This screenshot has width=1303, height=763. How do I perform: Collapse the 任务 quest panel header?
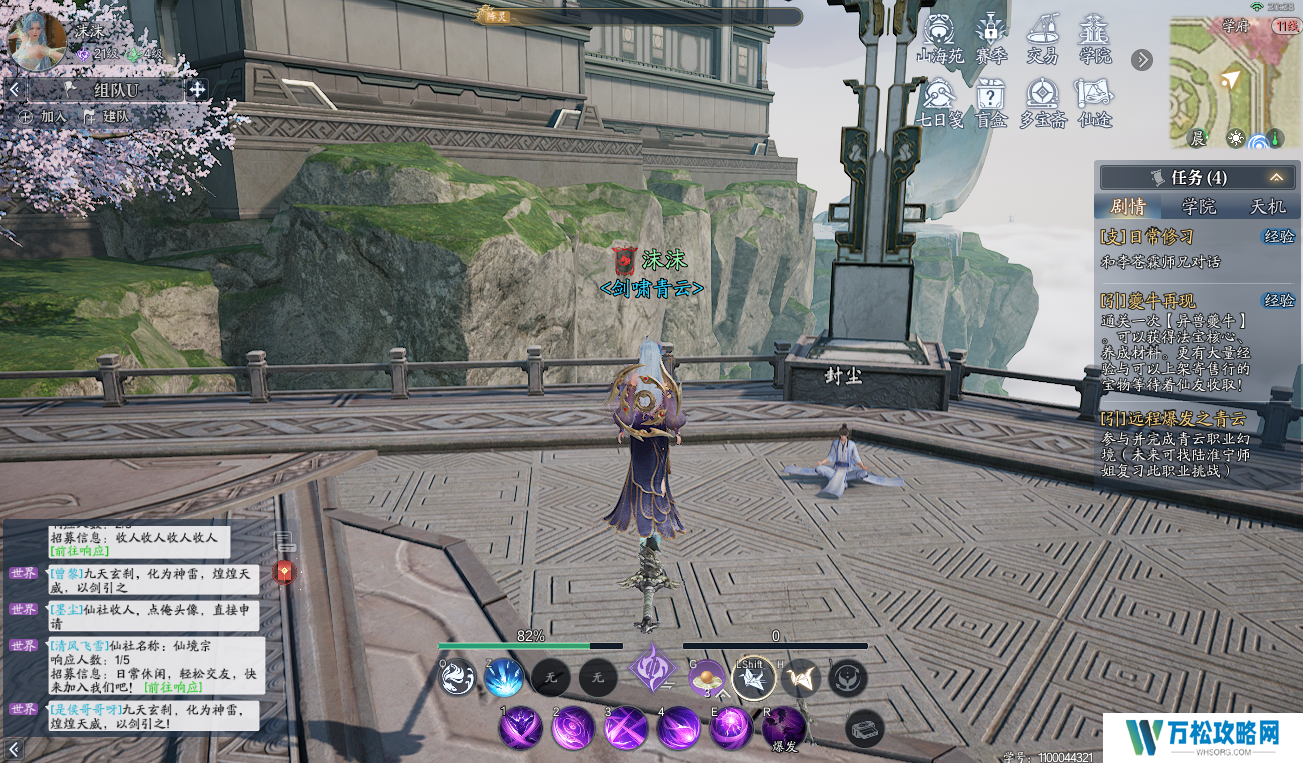tap(1276, 178)
